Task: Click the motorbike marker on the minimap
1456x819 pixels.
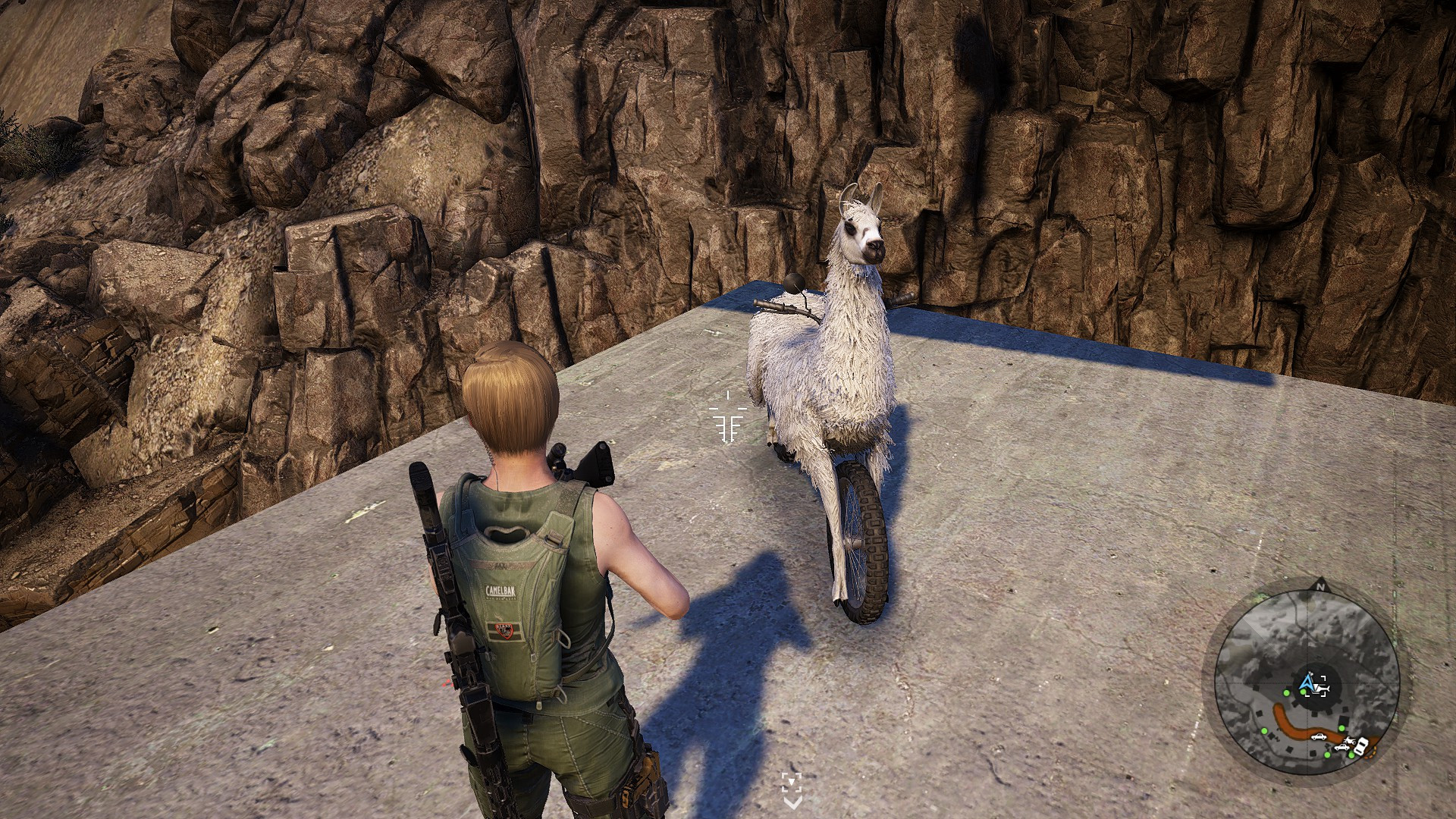Action: point(1350,740)
